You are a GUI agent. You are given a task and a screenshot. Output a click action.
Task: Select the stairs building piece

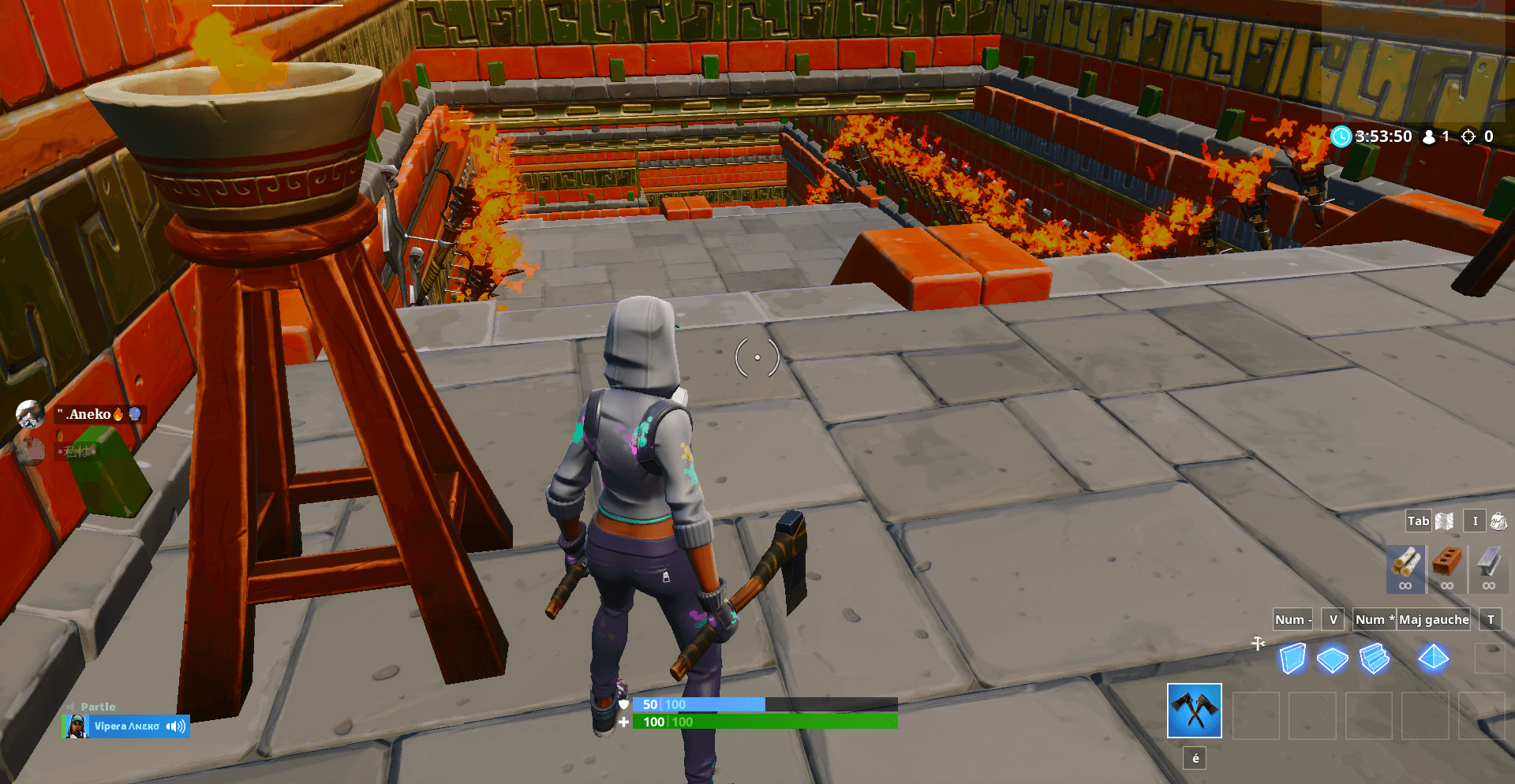coord(1374,659)
